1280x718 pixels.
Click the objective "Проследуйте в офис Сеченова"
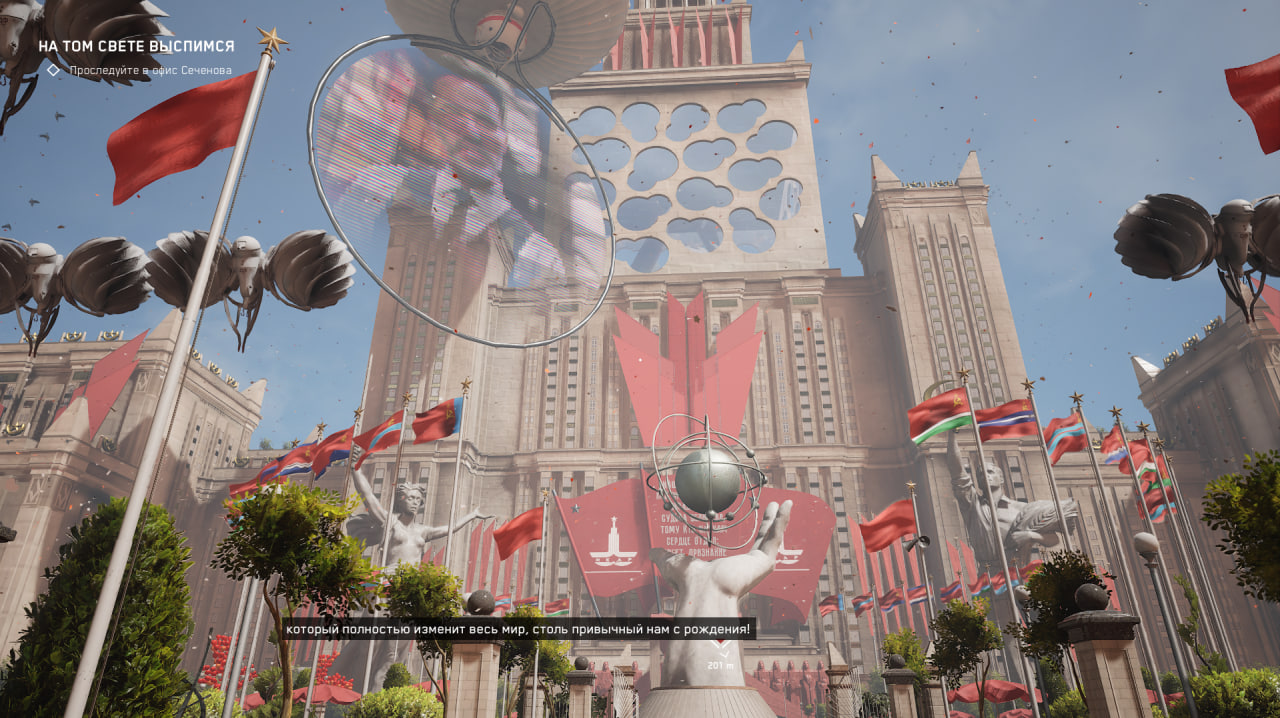(149, 71)
